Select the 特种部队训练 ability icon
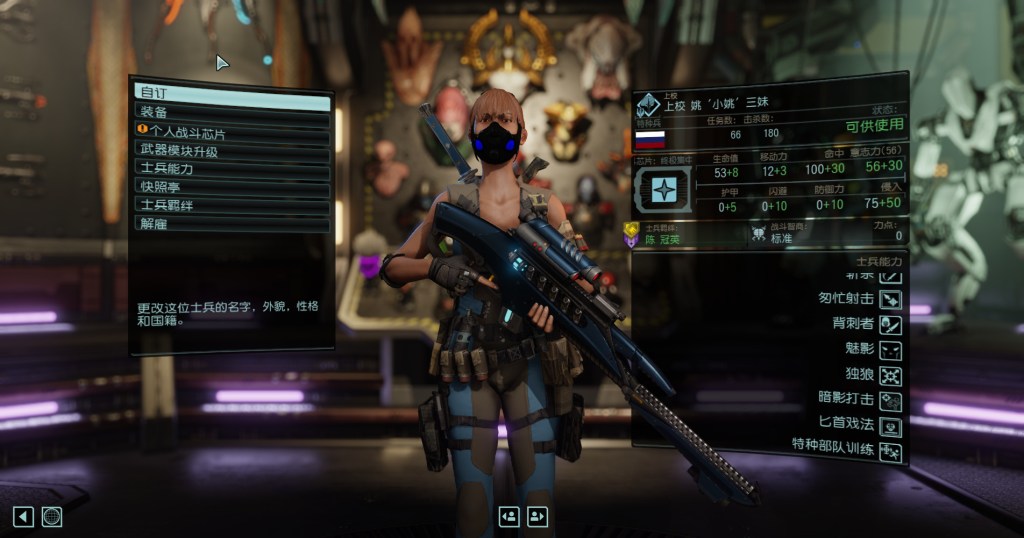This screenshot has height=538, width=1024. 890,452
